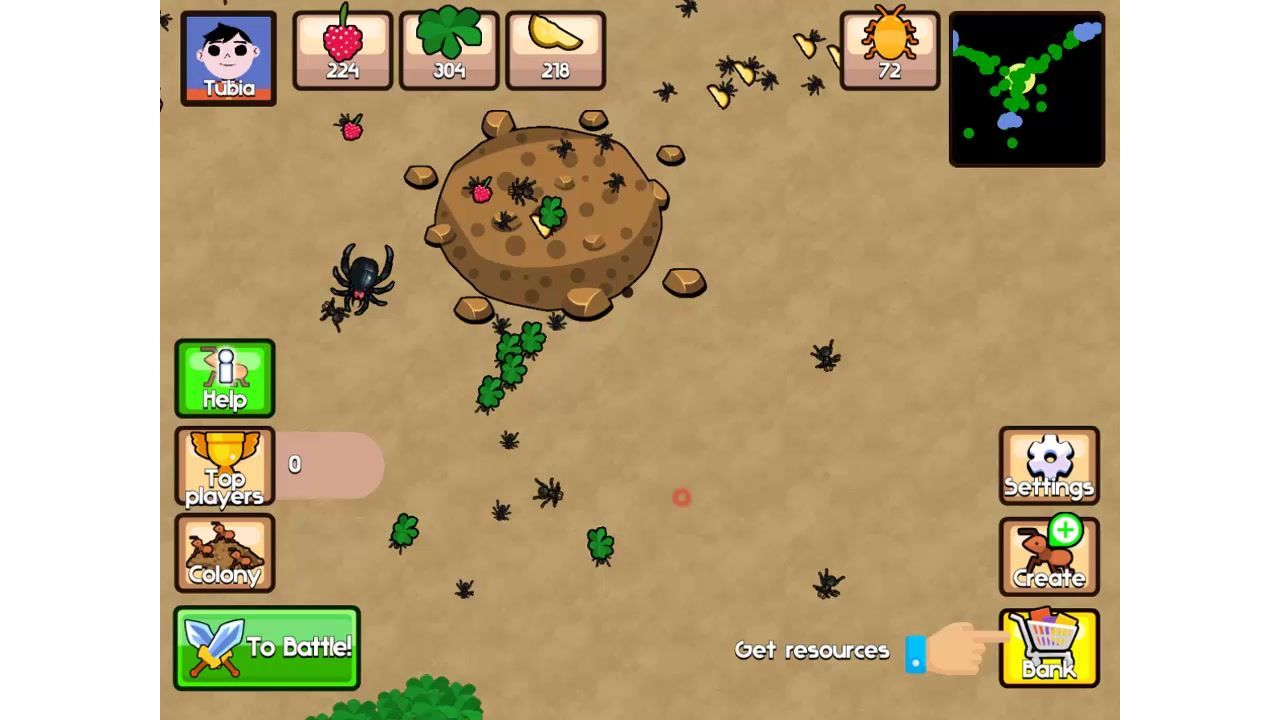Tap the Get resources prompt
1280x720 pixels.
click(813, 650)
